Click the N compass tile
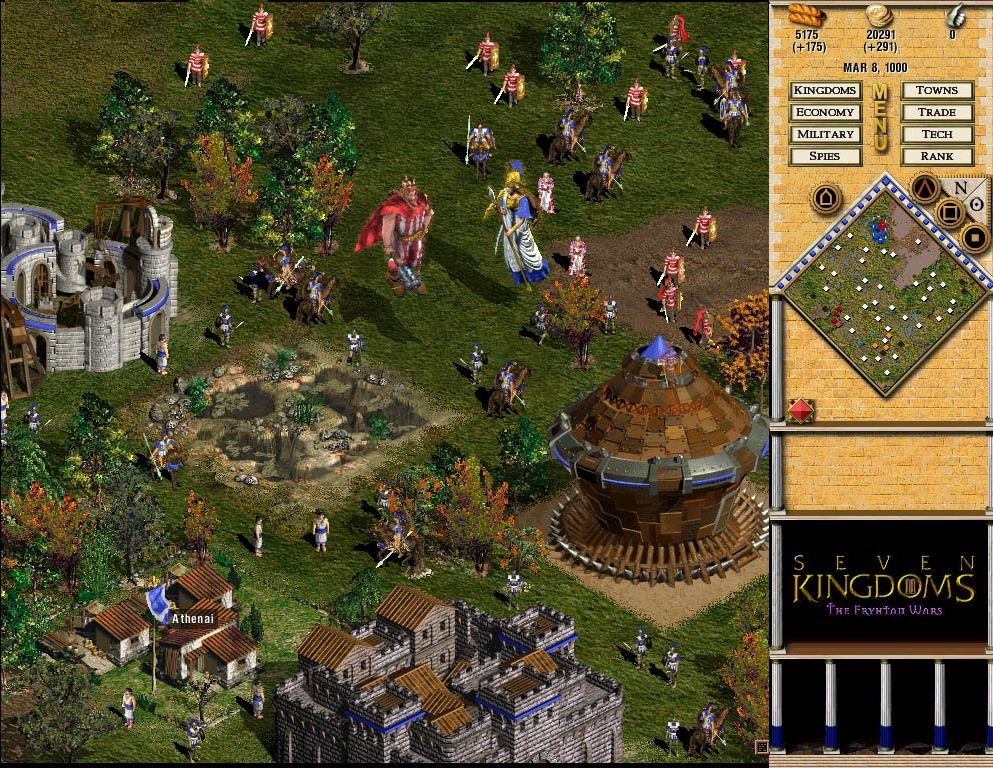Screen dimensions: 993x768 click(x=961, y=189)
